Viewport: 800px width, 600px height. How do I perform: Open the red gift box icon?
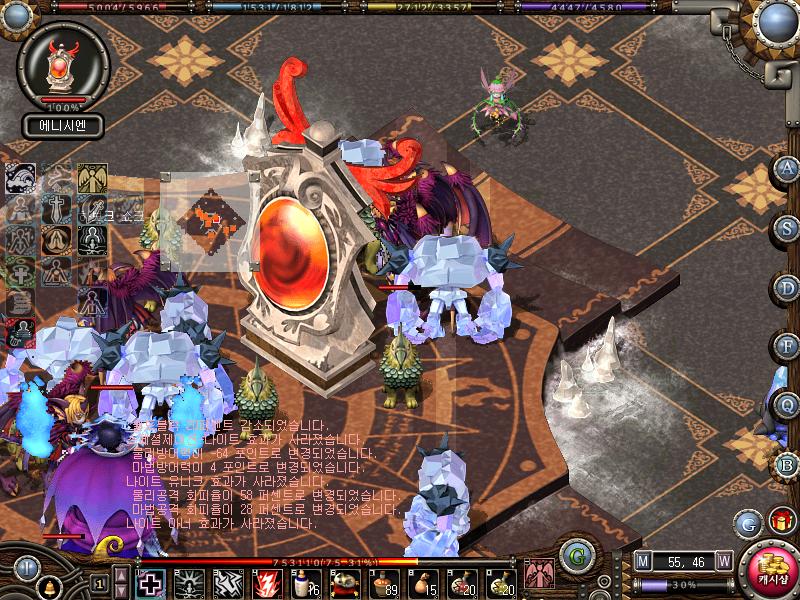click(x=781, y=522)
